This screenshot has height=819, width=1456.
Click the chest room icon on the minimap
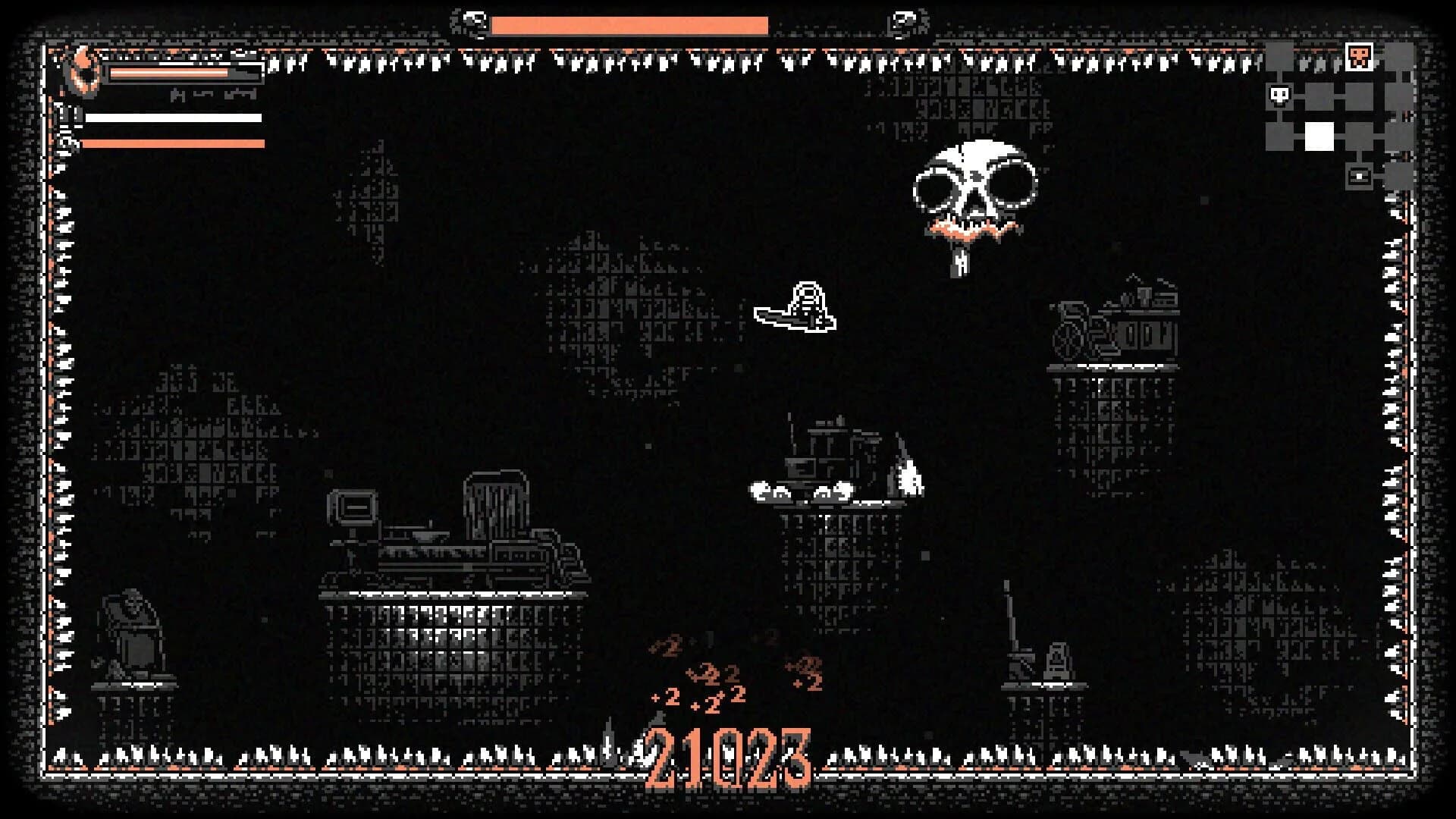(1360, 176)
